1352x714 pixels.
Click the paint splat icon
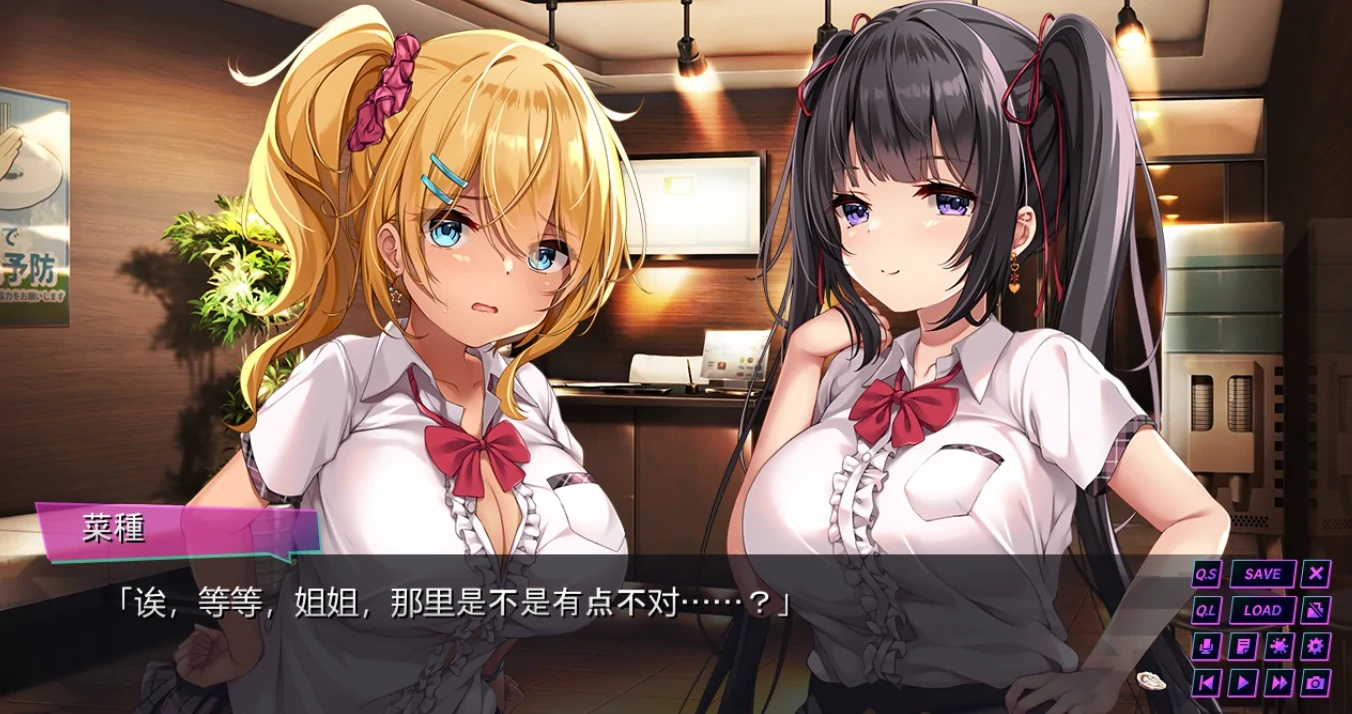(1279, 646)
